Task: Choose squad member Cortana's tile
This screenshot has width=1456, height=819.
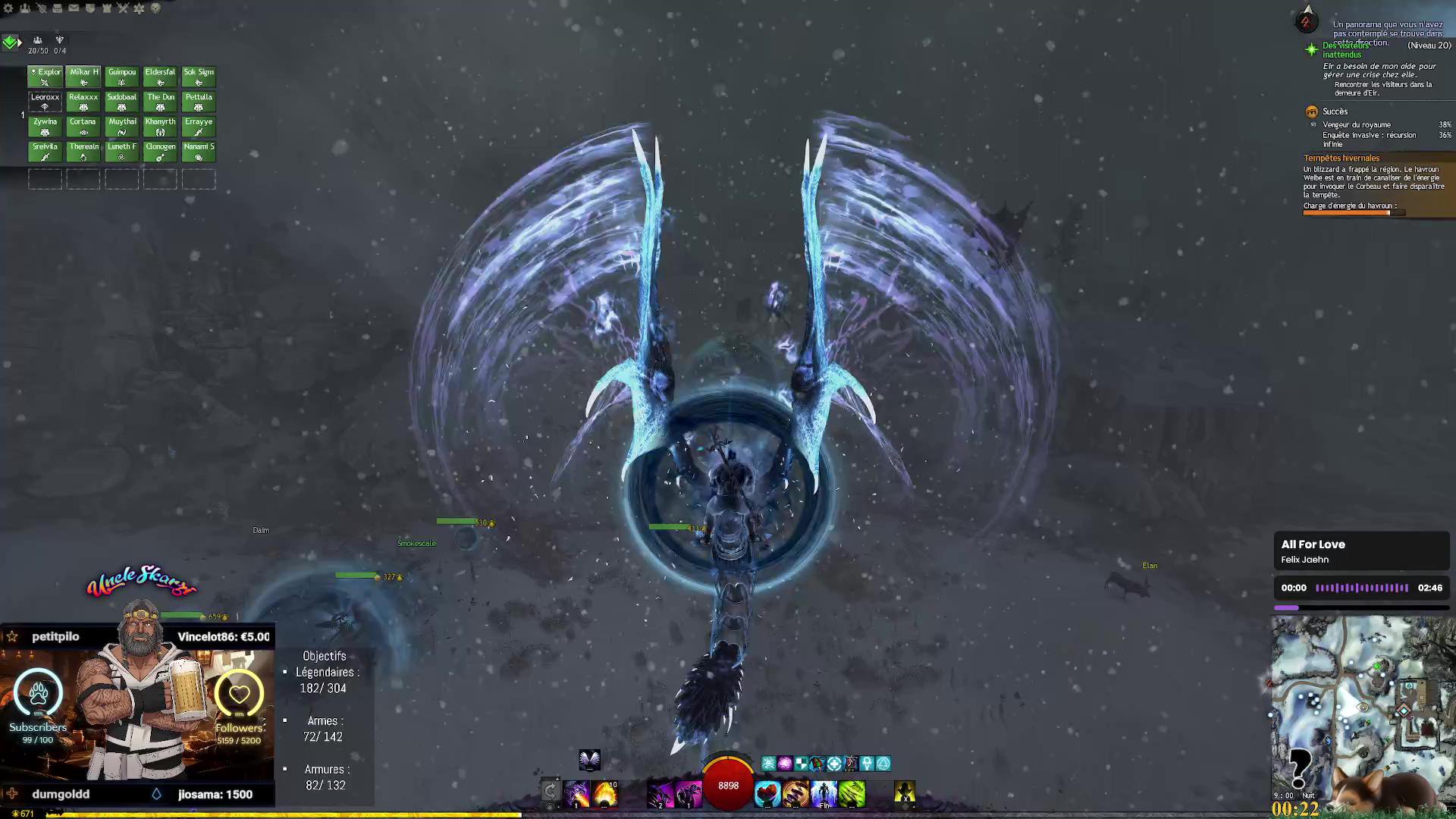Action: [x=83, y=126]
